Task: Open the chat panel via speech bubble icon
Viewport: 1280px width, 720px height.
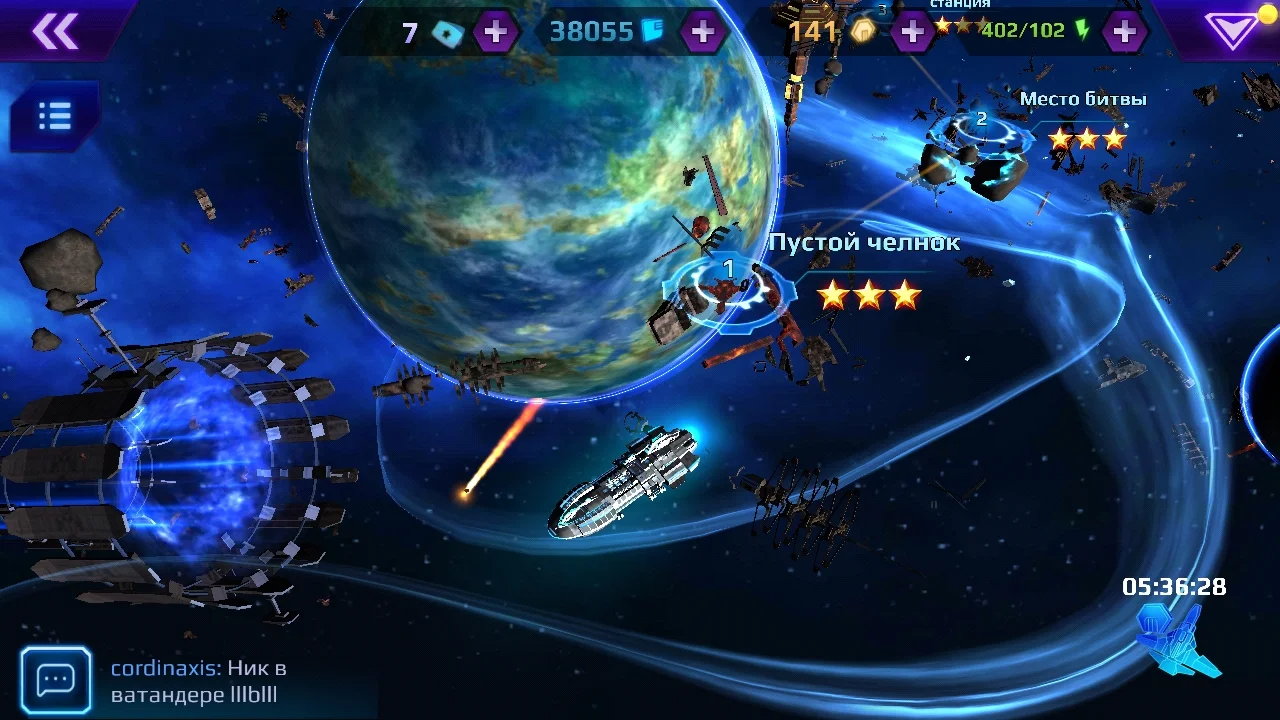Action: point(56,679)
